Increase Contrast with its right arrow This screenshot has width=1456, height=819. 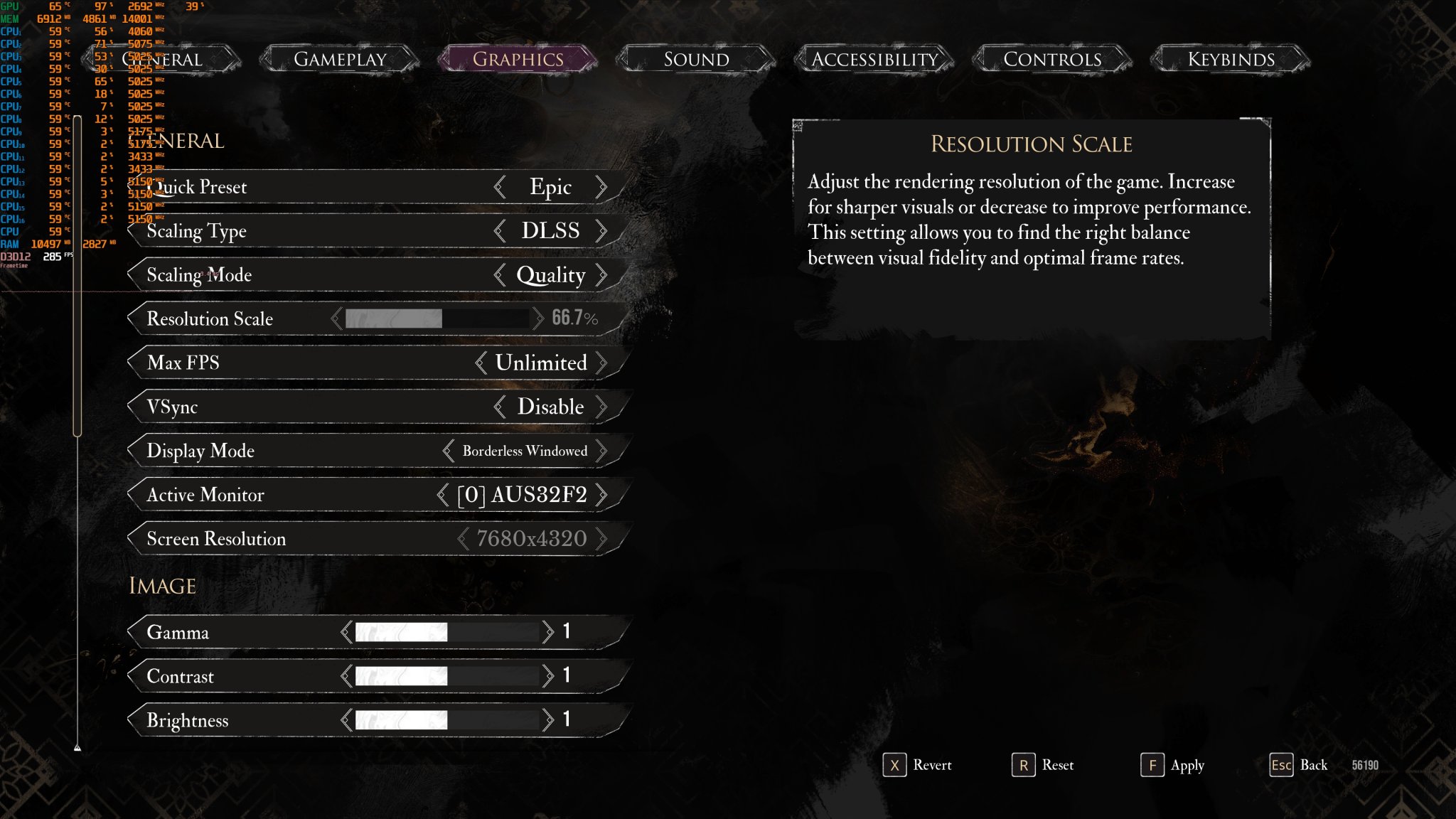[x=547, y=676]
